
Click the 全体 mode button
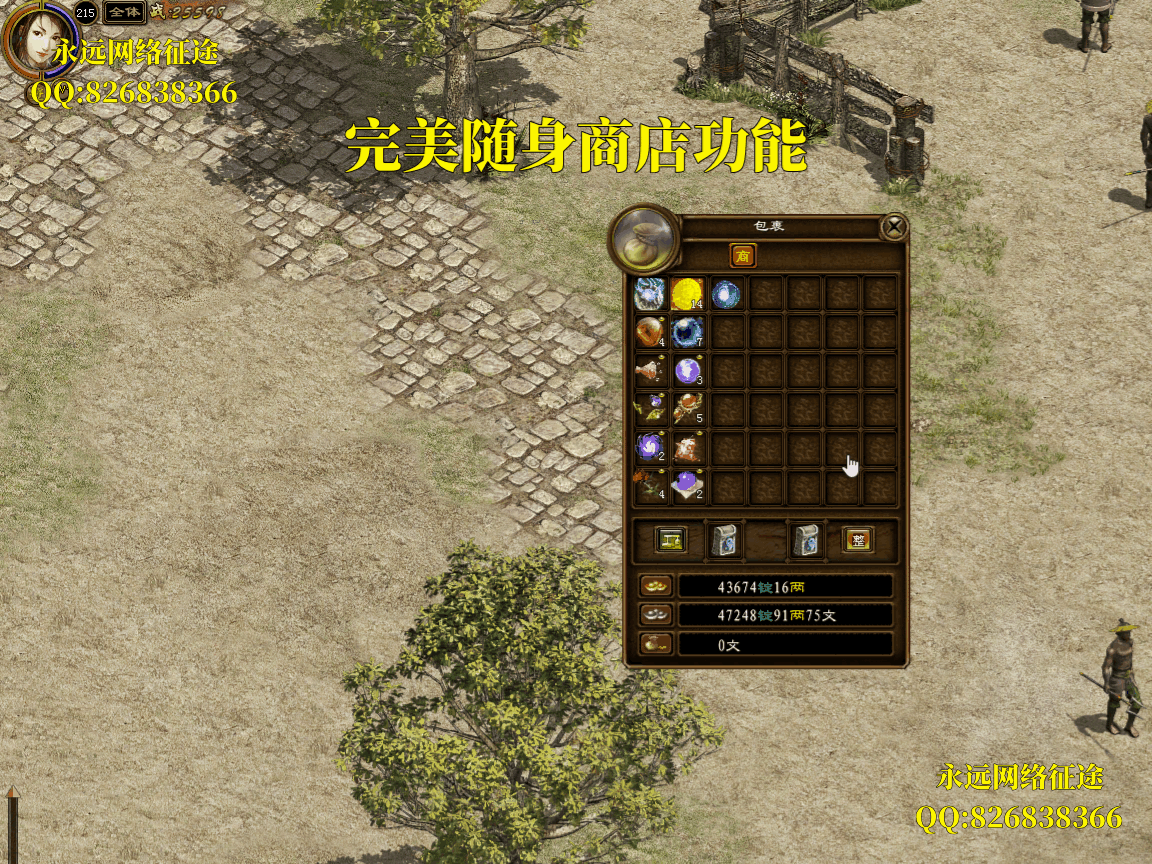(125, 13)
